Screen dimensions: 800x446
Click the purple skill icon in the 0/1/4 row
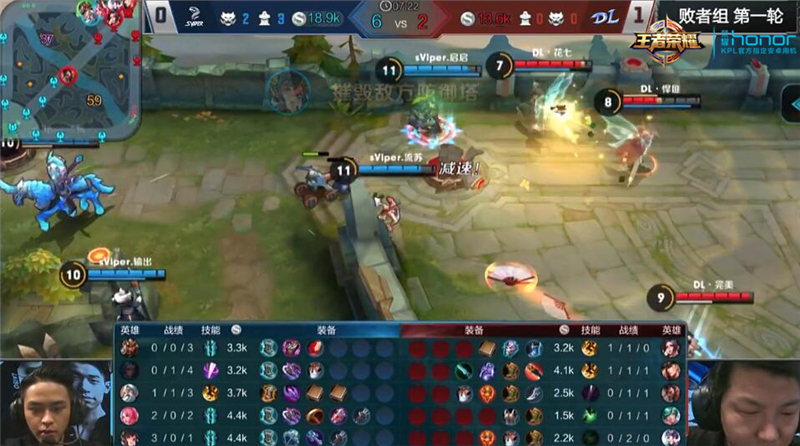[x=210, y=371]
